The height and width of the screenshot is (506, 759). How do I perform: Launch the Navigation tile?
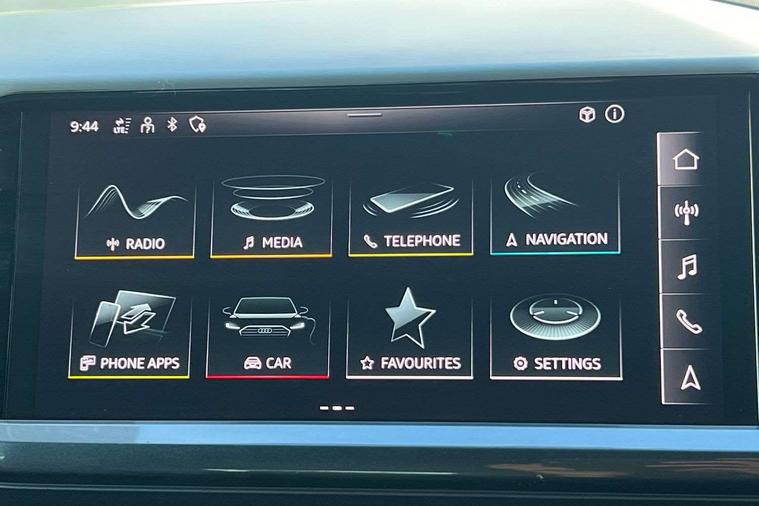(555, 213)
